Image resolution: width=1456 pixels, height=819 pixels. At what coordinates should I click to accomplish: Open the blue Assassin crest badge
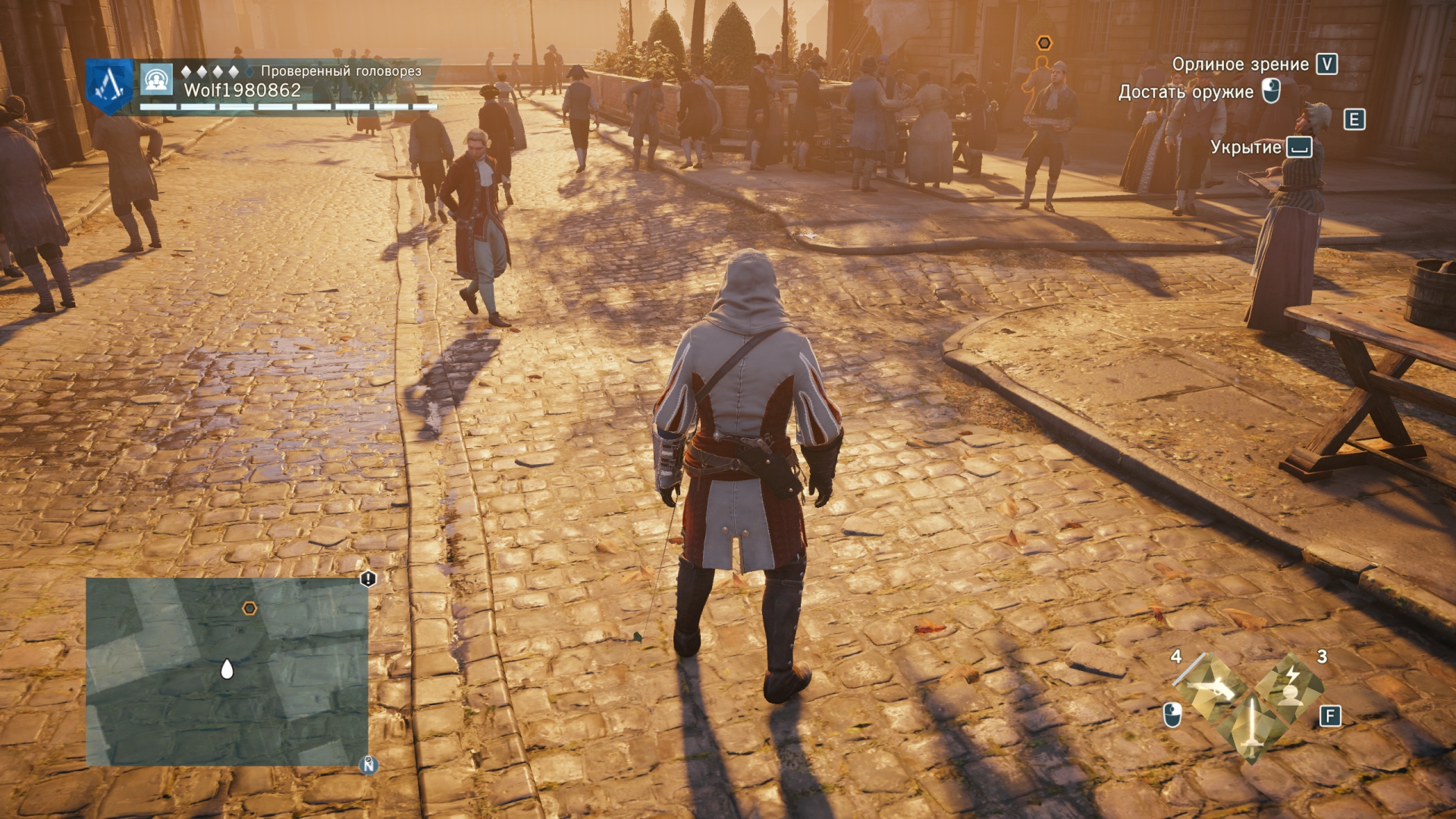pyautogui.click(x=110, y=86)
